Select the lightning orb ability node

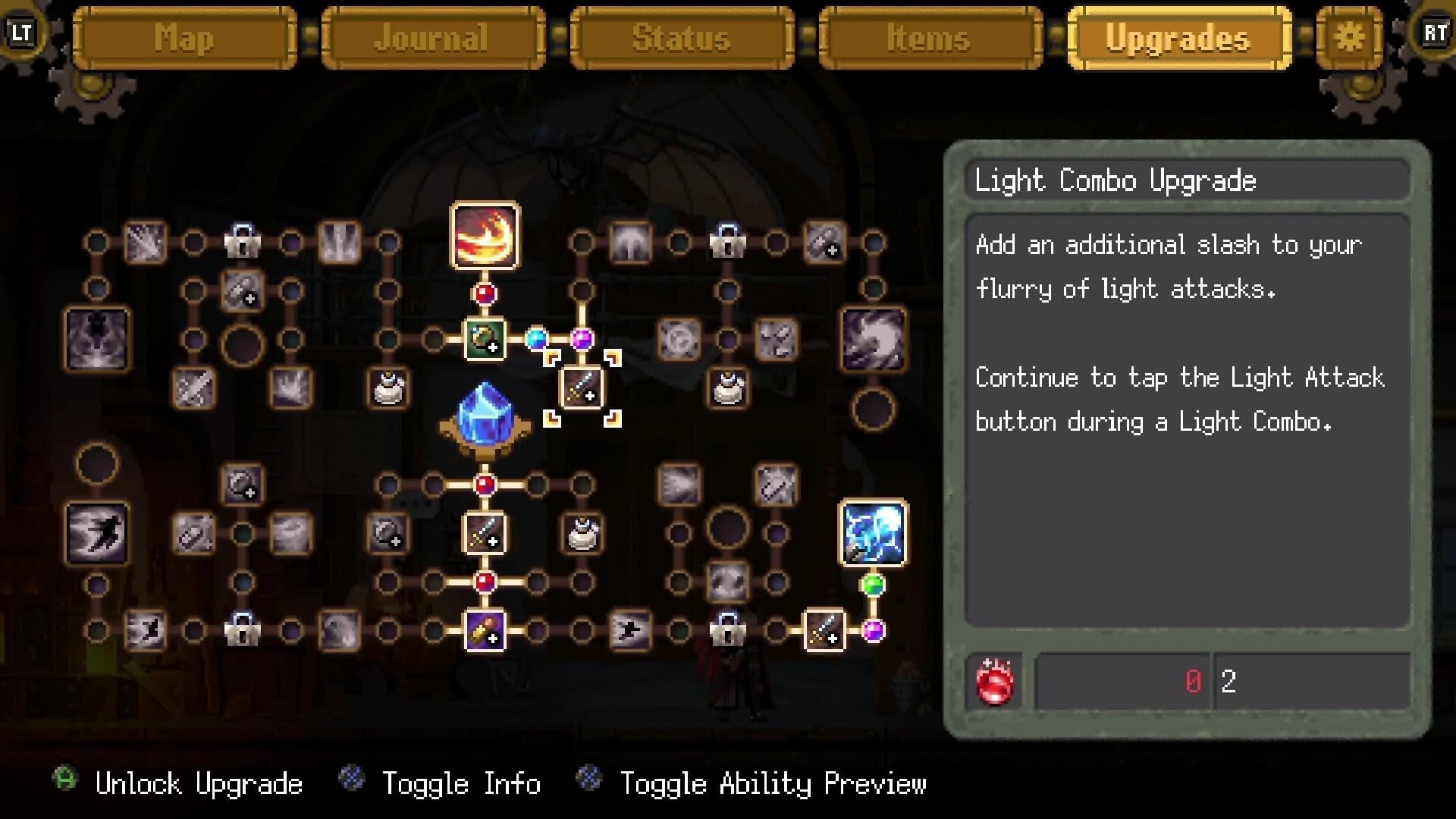pos(873,532)
